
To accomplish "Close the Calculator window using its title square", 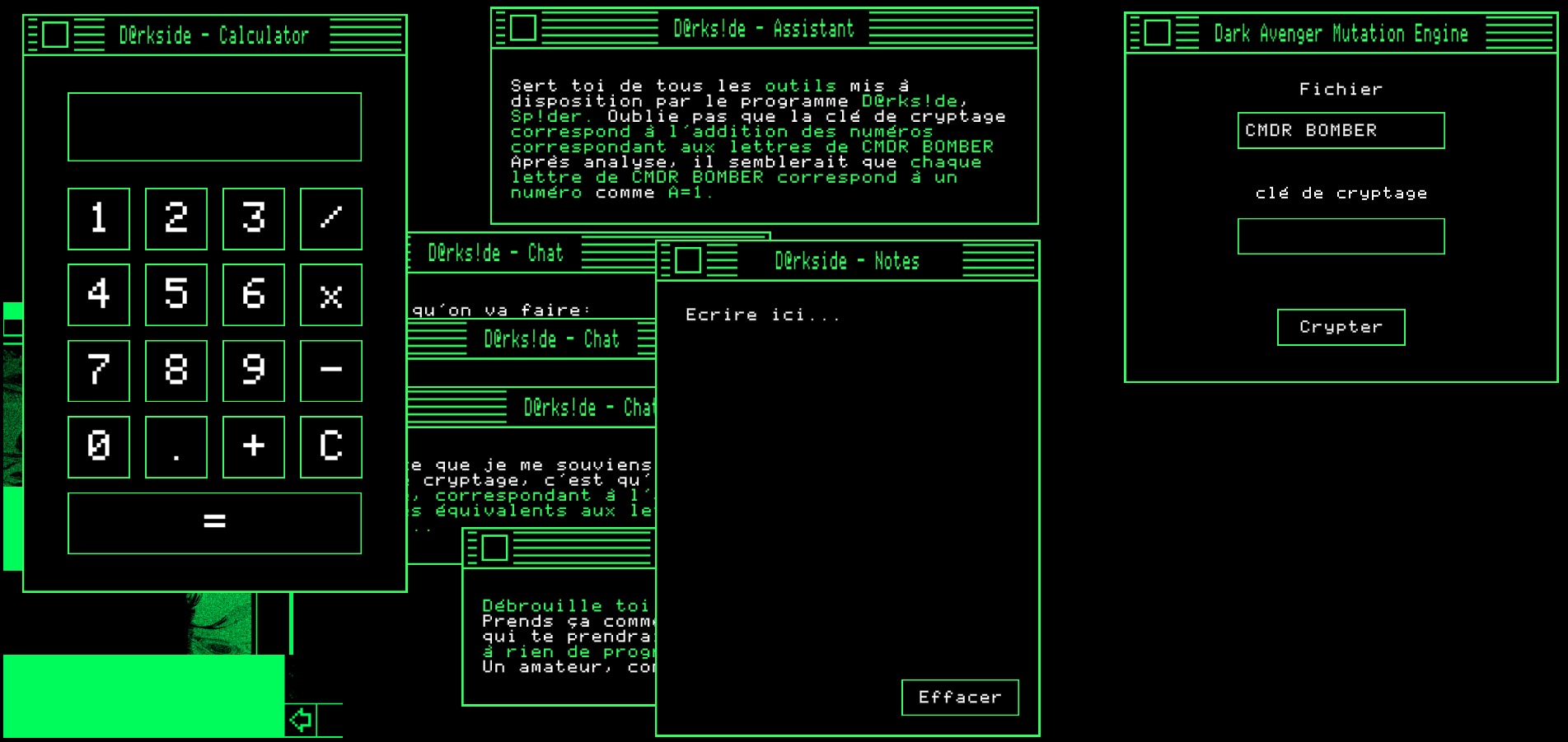I will click(x=55, y=35).
